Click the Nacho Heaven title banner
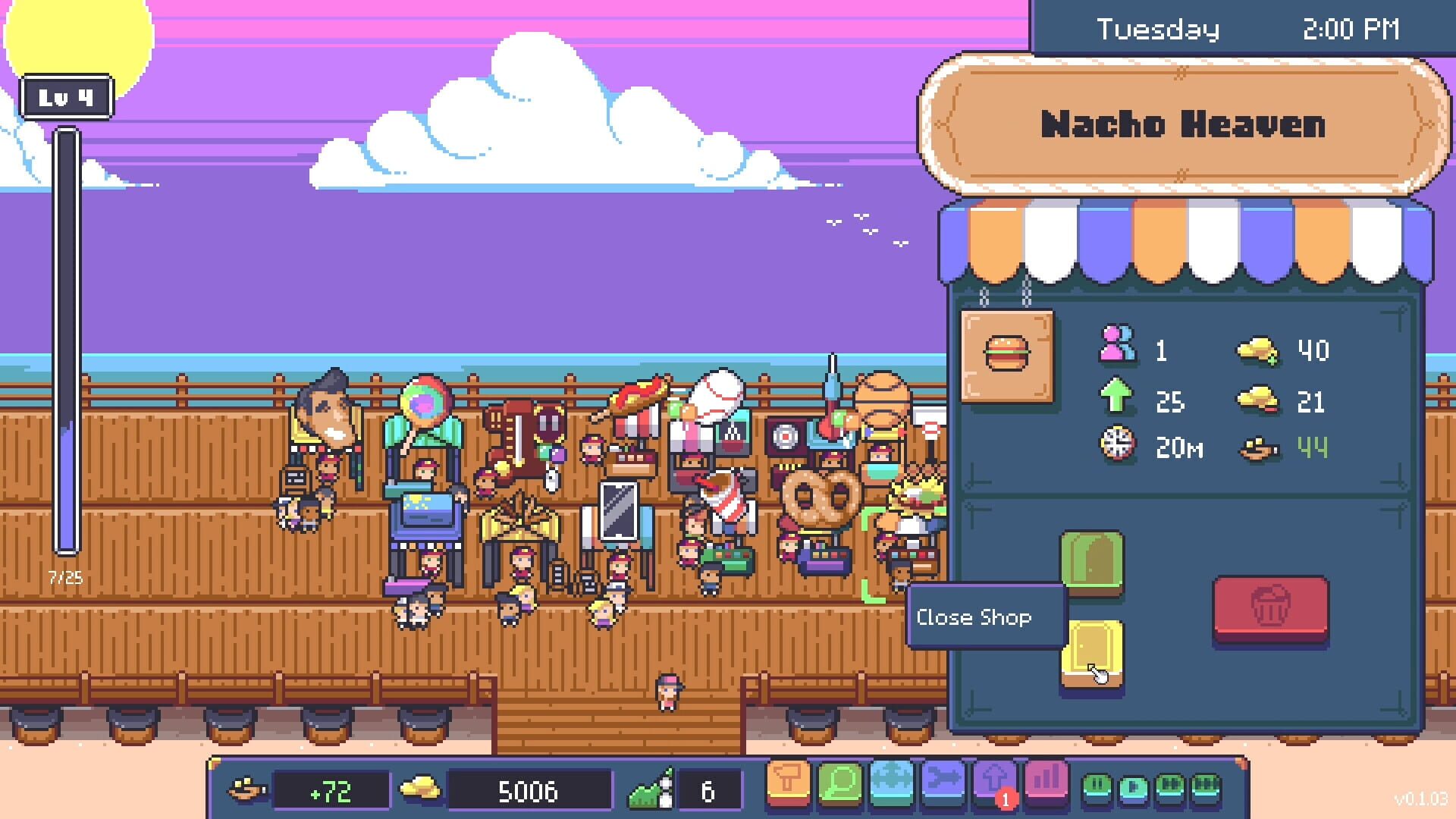The width and height of the screenshot is (1456, 819). tap(1181, 124)
